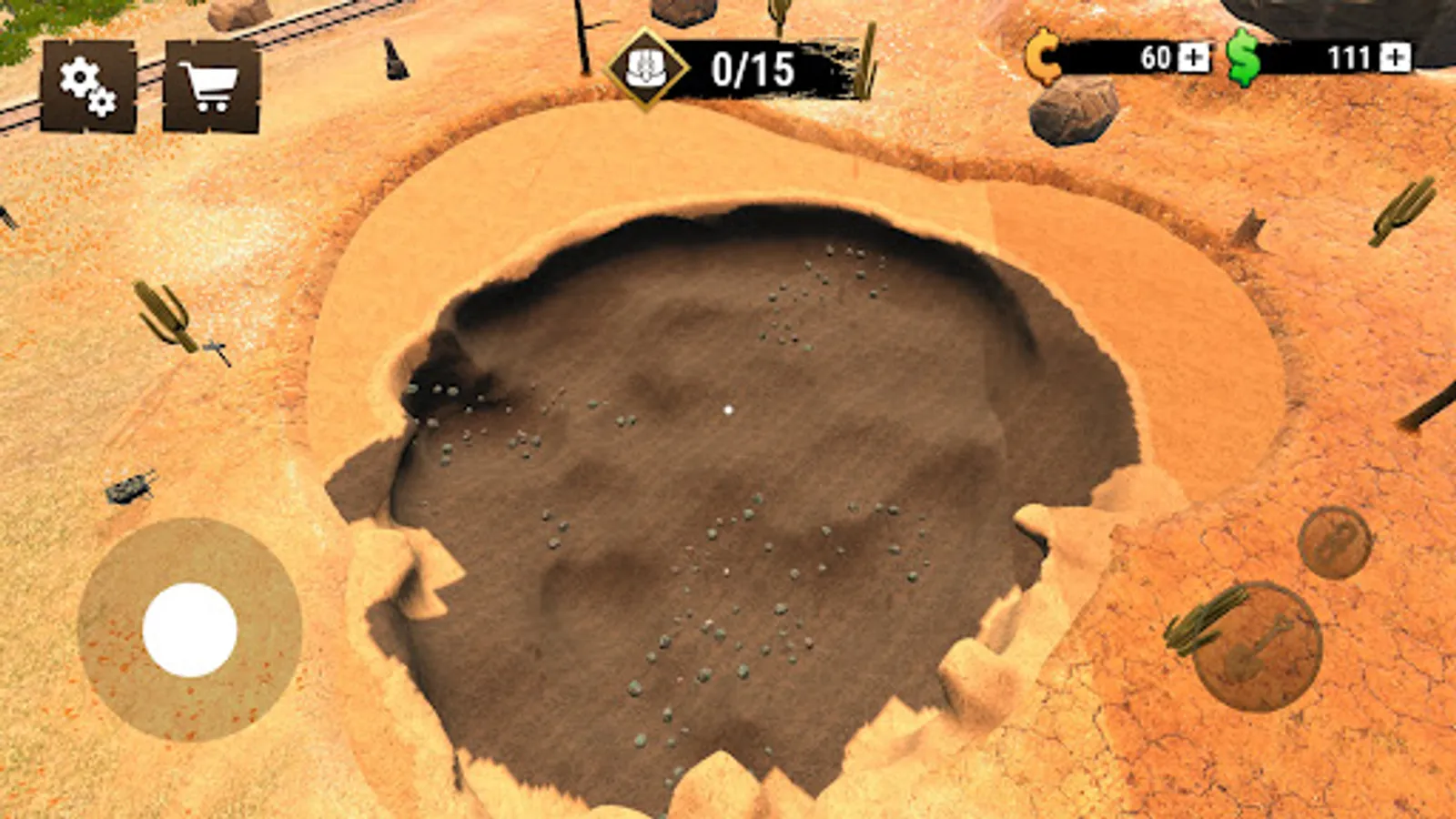The width and height of the screenshot is (1456, 819).
Task: Open the settings gear menu
Action: click(86, 82)
